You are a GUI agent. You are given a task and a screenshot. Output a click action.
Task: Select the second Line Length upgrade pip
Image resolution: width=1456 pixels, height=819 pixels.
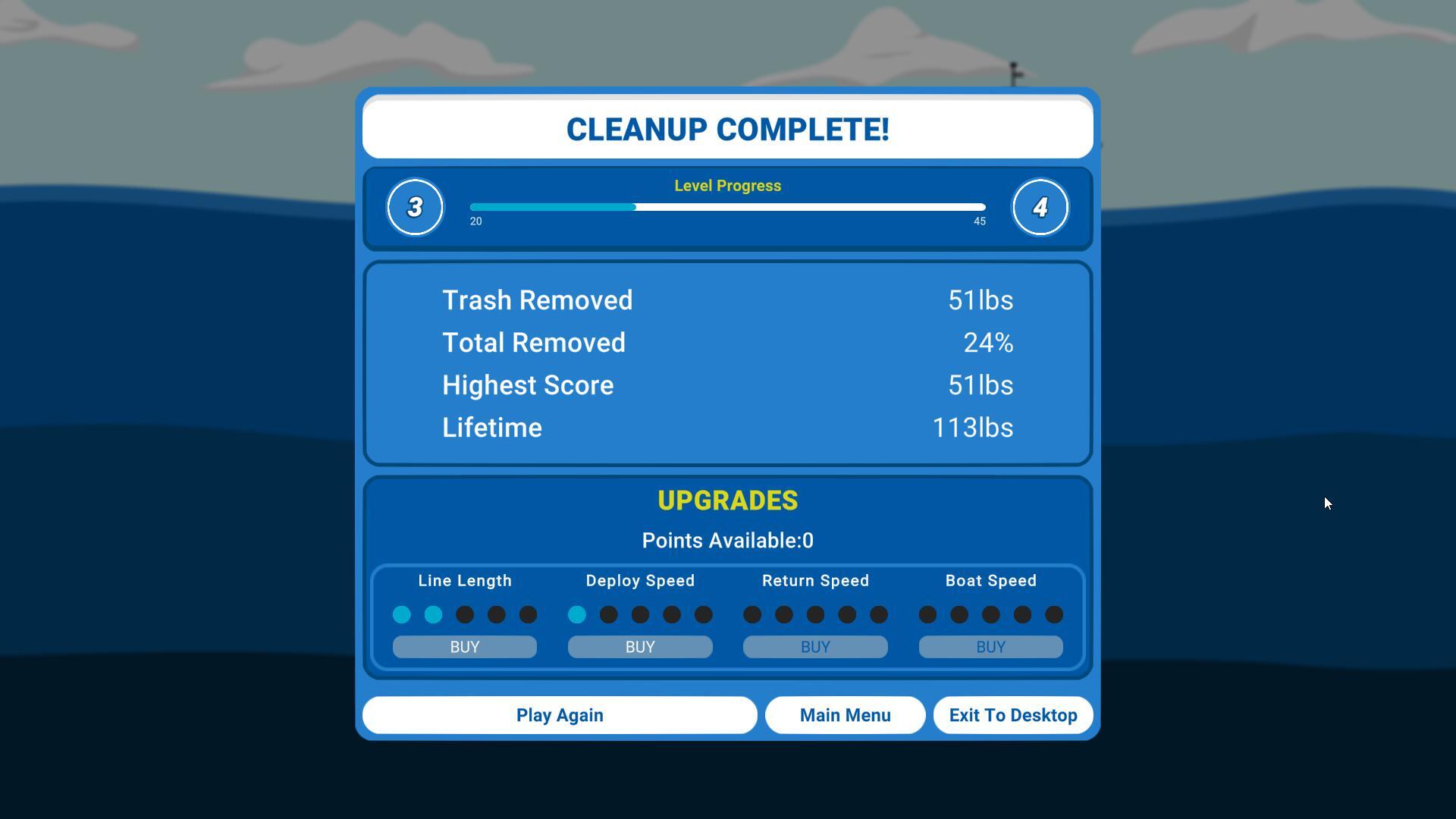coord(433,615)
